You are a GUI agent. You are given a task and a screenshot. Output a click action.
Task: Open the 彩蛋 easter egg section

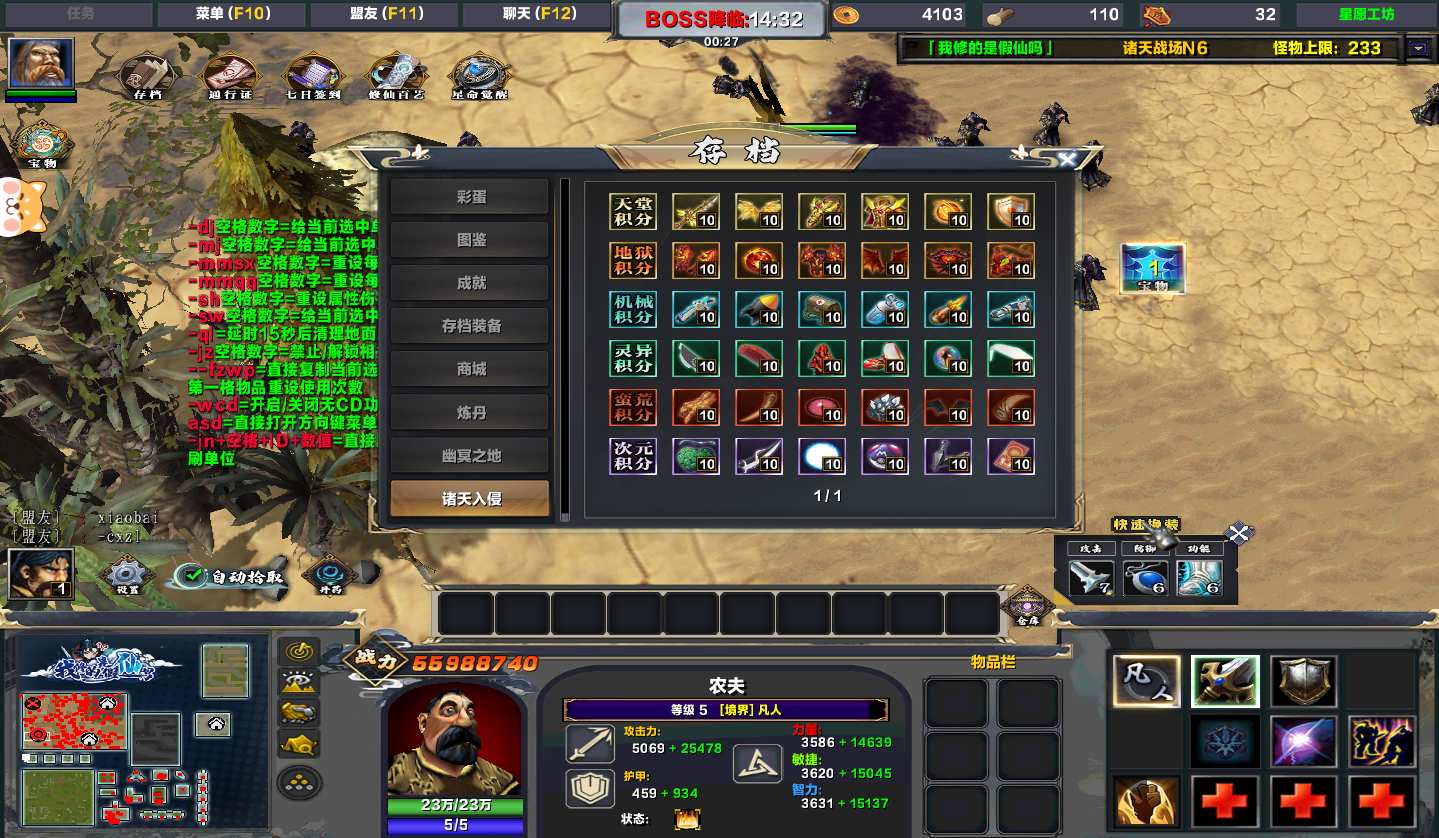pos(470,197)
